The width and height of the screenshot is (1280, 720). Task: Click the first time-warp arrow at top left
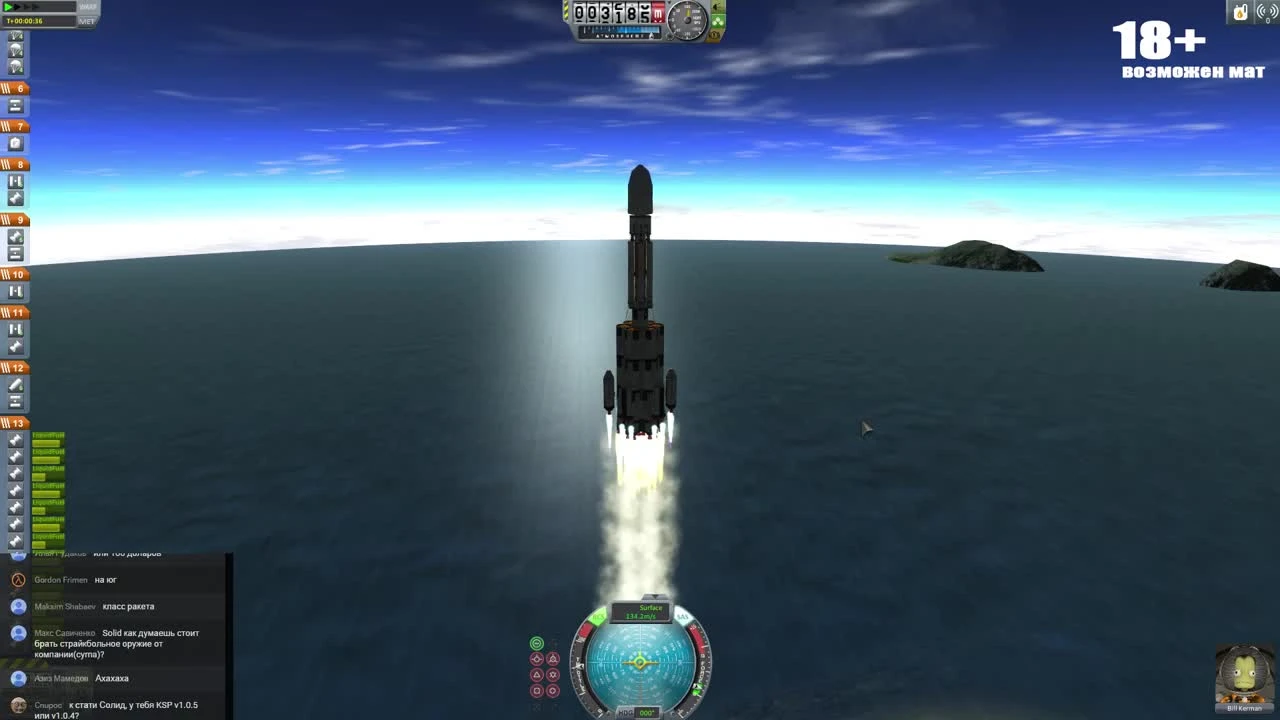tap(8, 7)
